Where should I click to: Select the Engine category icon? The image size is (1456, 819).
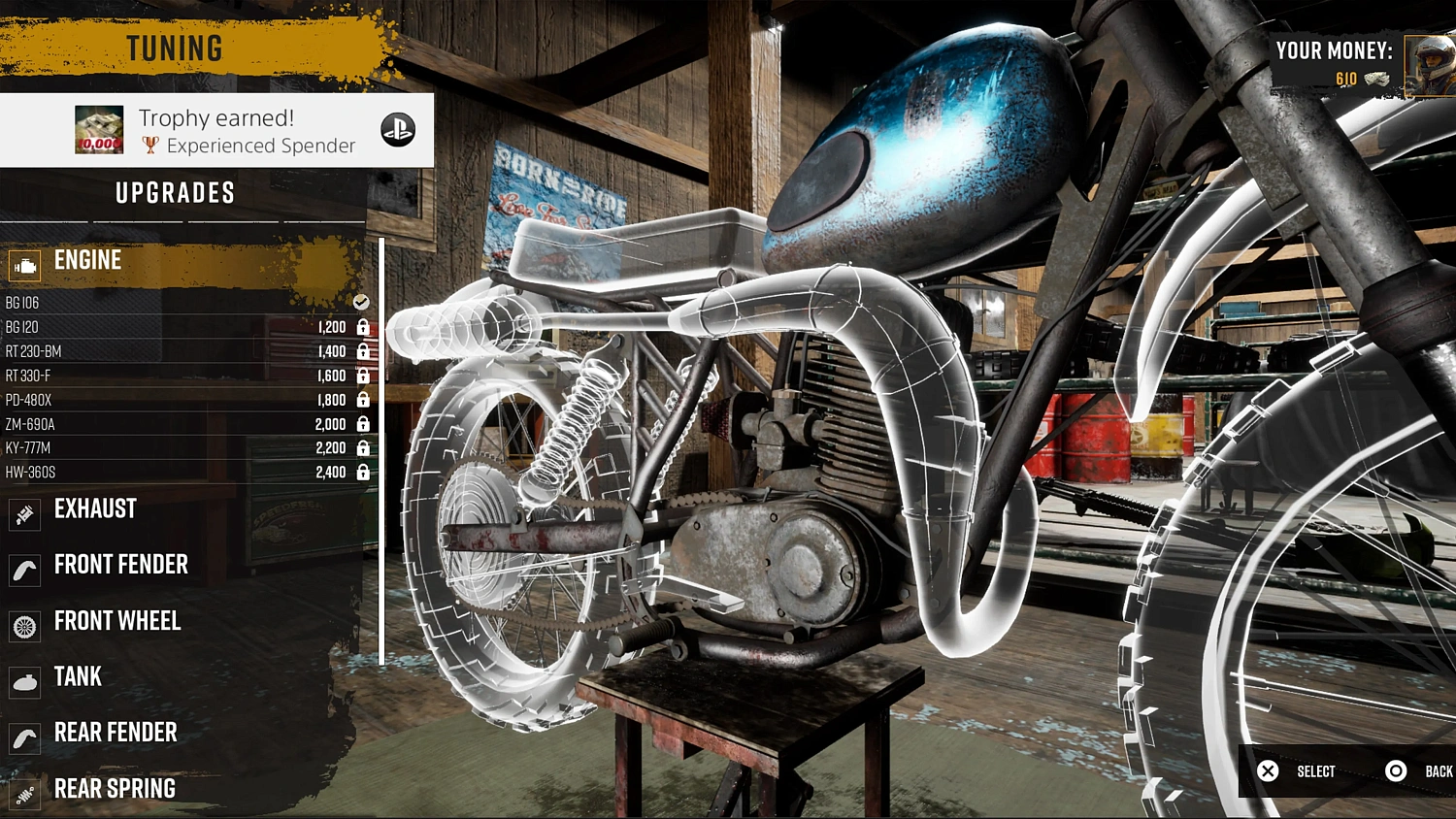pos(23,264)
